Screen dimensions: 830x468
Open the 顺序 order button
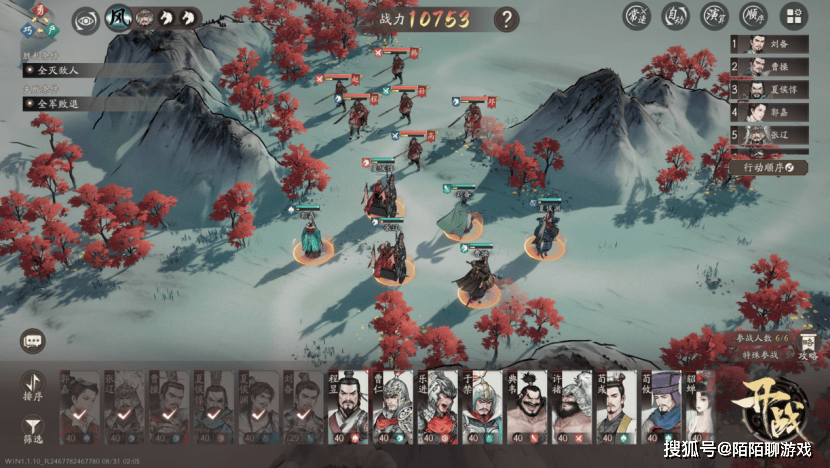[754, 16]
